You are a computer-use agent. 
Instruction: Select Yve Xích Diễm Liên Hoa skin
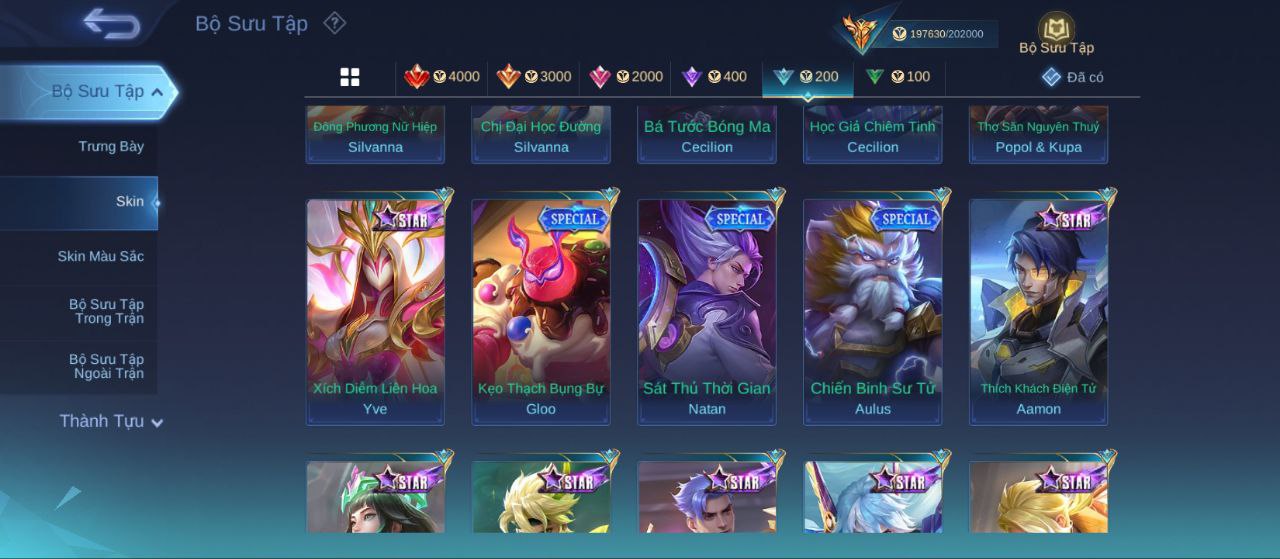coord(375,310)
